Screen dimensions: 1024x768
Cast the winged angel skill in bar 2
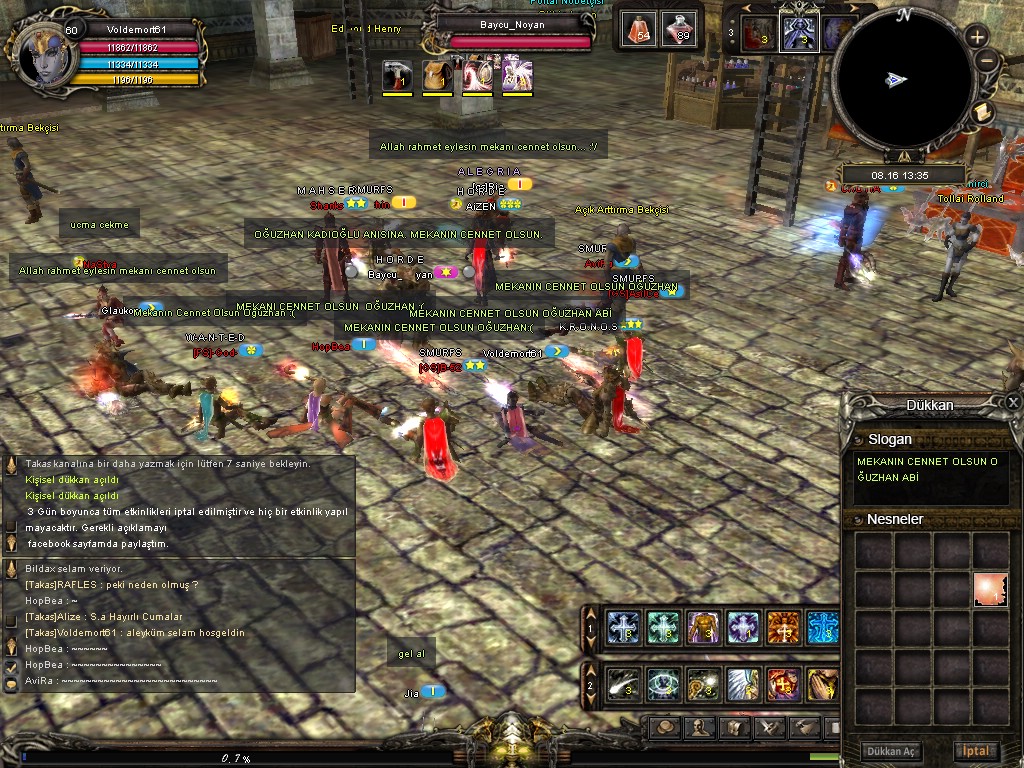point(743,685)
